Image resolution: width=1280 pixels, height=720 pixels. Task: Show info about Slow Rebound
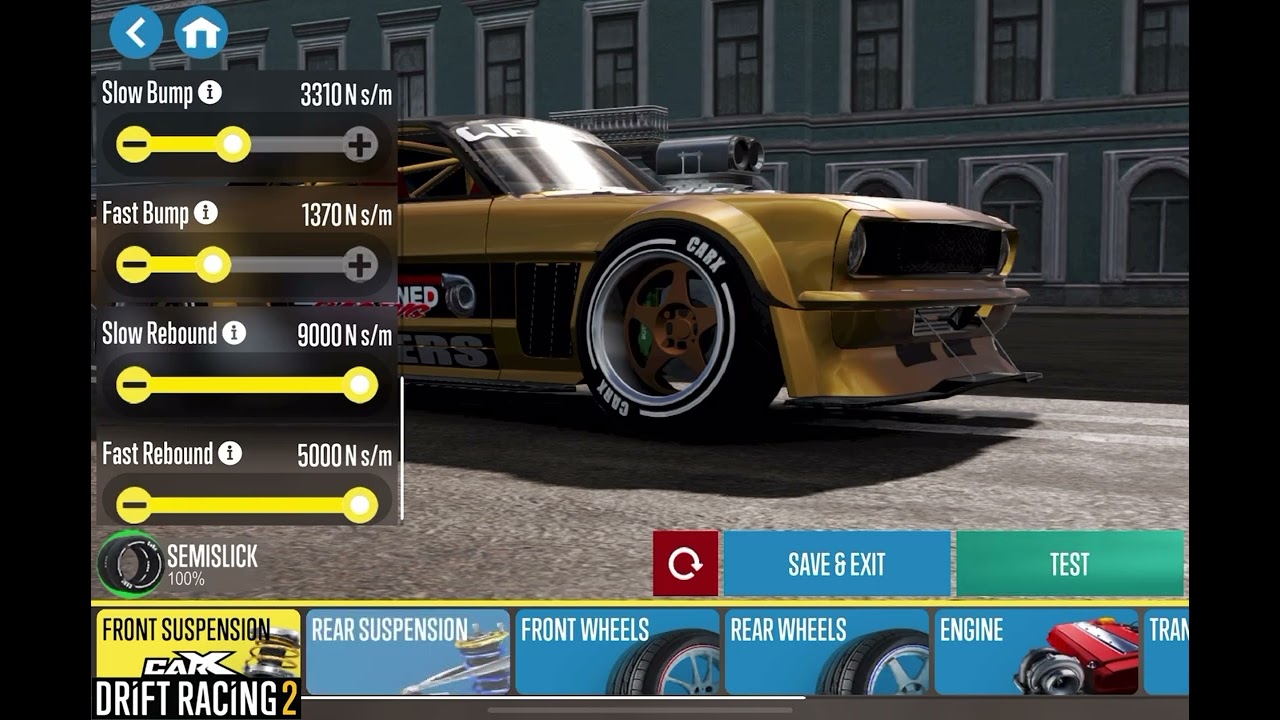point(234,333)
